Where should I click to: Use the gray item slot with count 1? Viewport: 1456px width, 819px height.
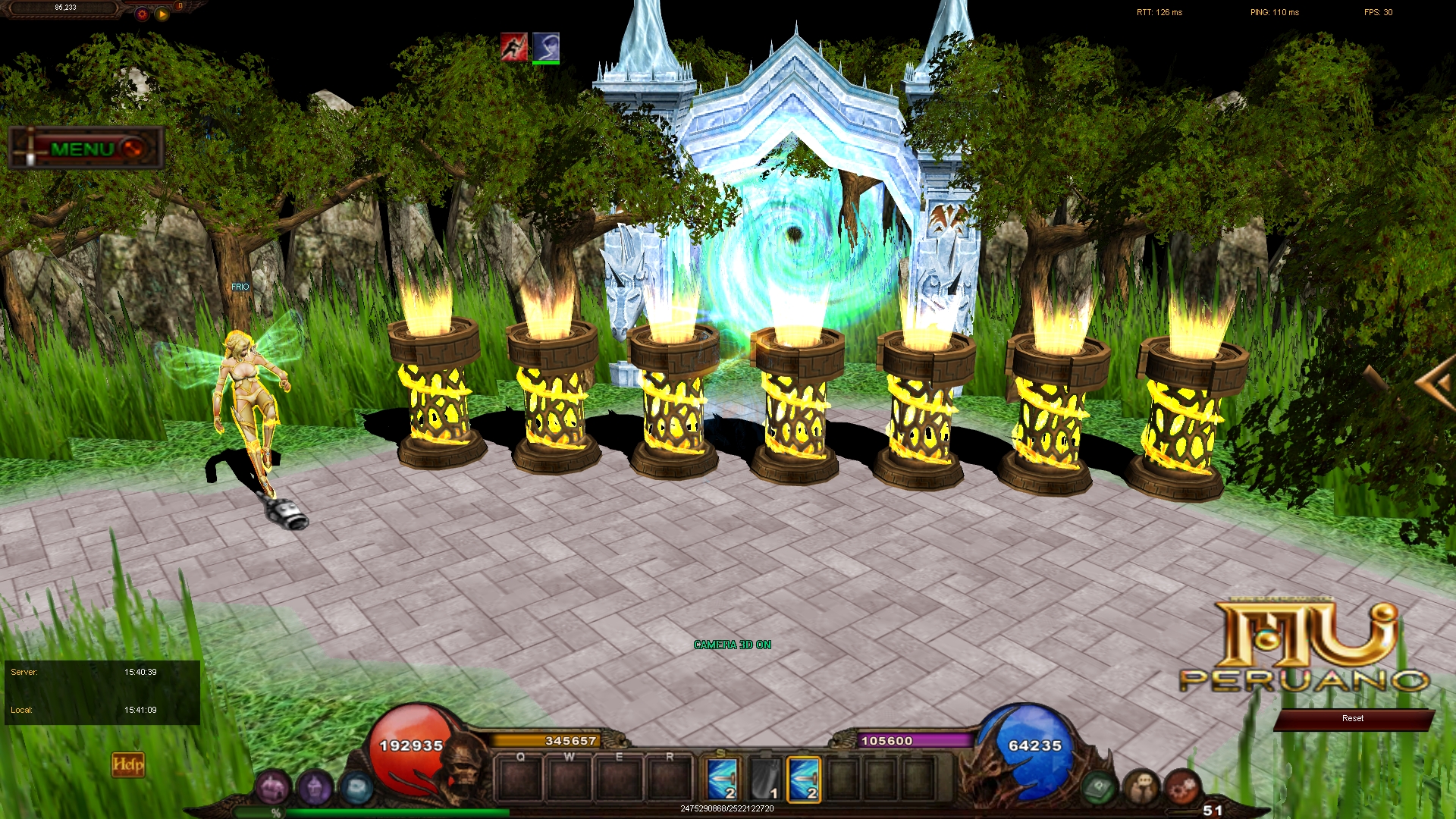point(764,780)
